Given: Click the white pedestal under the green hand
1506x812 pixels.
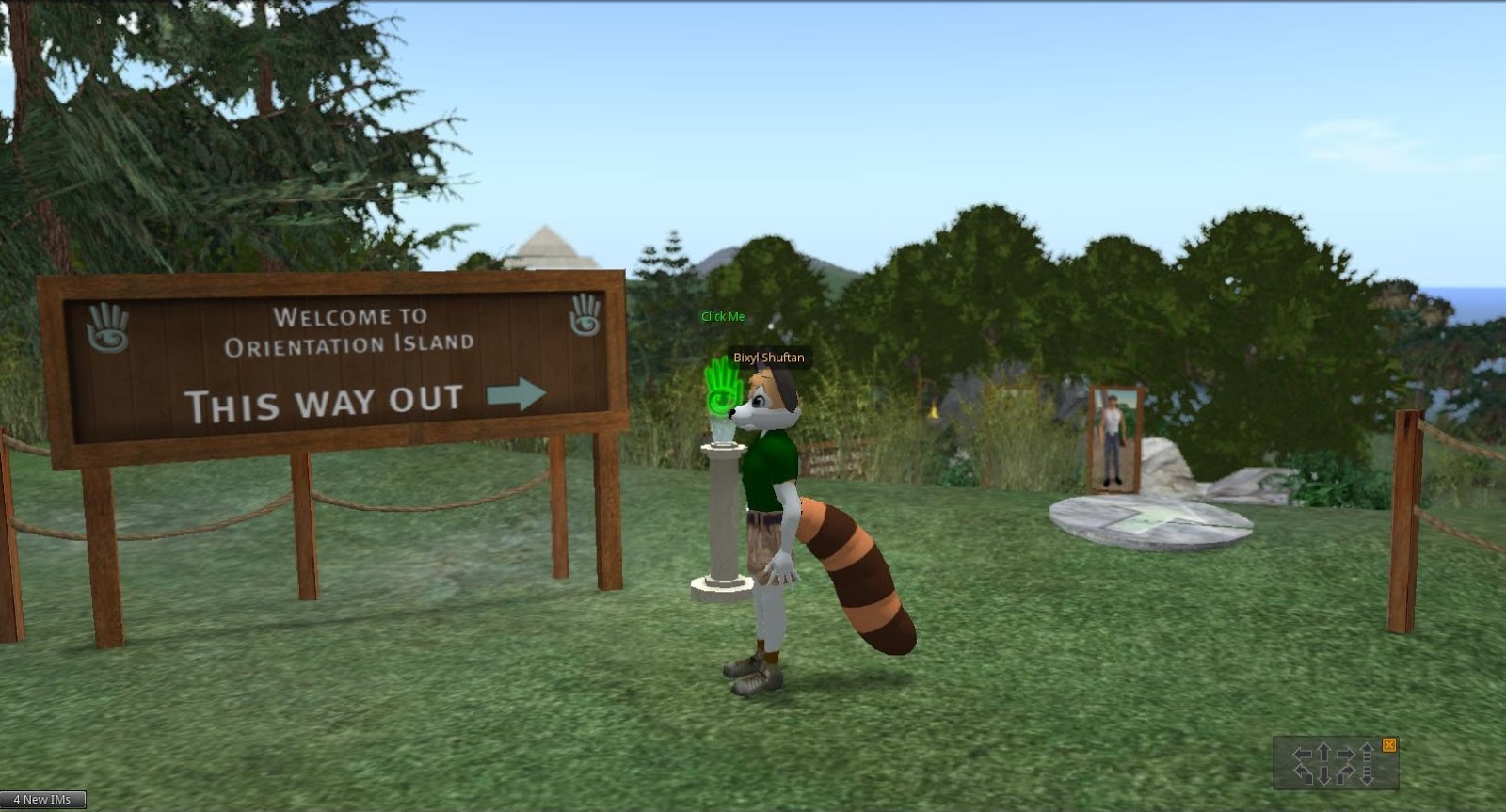Looking at the screenshot, I should coord(725,513).
